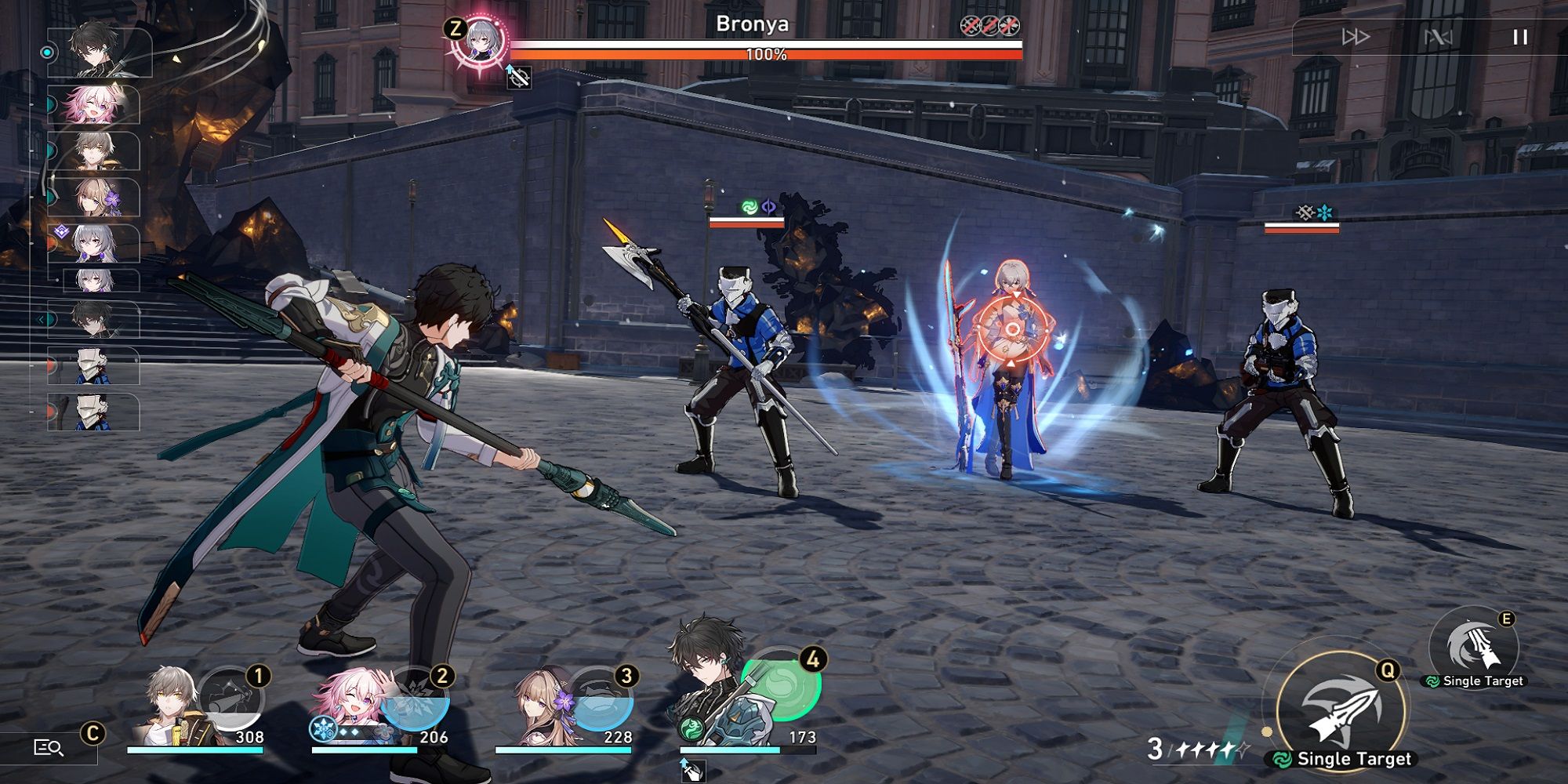Viewport: 1568px width, 784px height.
Task: Select Bronya's boss portrait icon
Action: [x=478, y=41]
